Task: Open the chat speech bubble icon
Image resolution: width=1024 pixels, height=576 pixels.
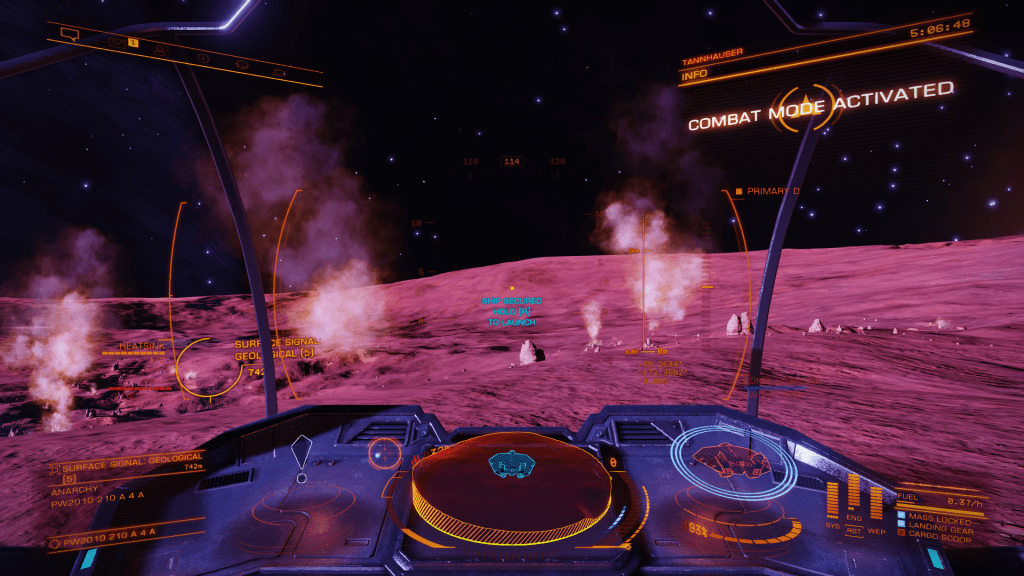Action: (x=69, y=35)
